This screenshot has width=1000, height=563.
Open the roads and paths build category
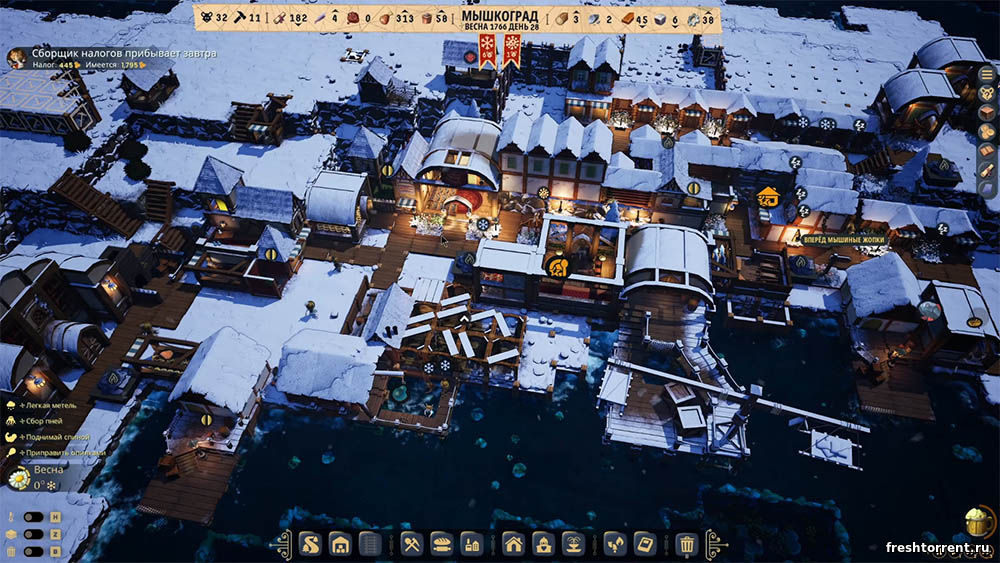[x=309, y=544]
